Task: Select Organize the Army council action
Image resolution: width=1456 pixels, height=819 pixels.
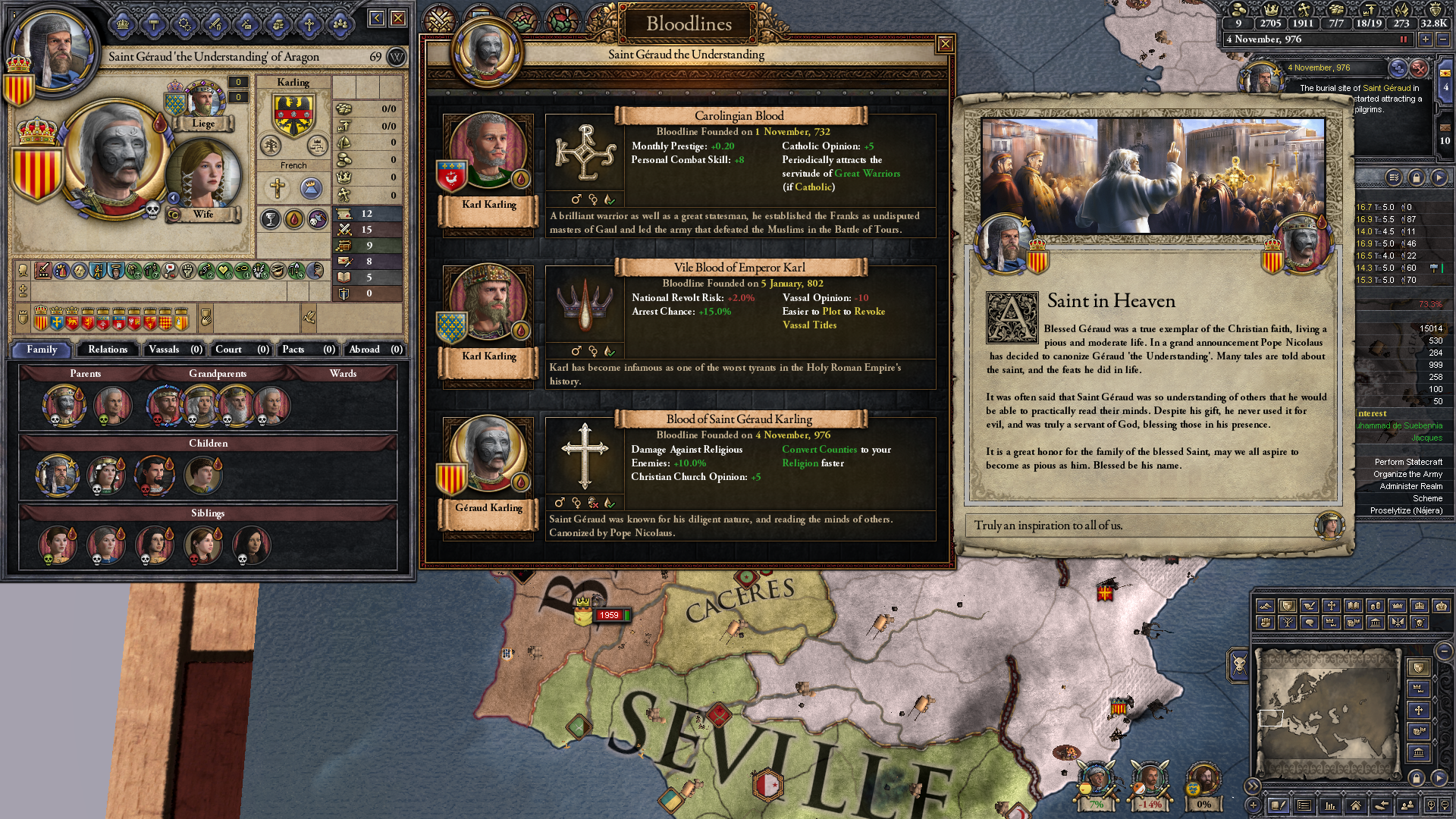Action: pyautogui.click(x=1407, y=474)
